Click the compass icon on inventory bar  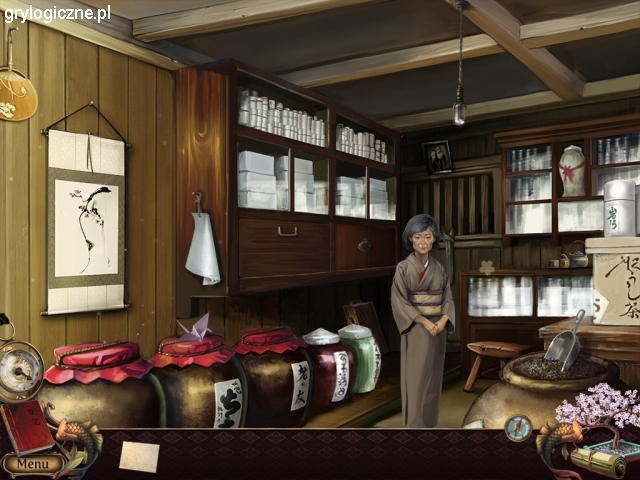[518, 428]
